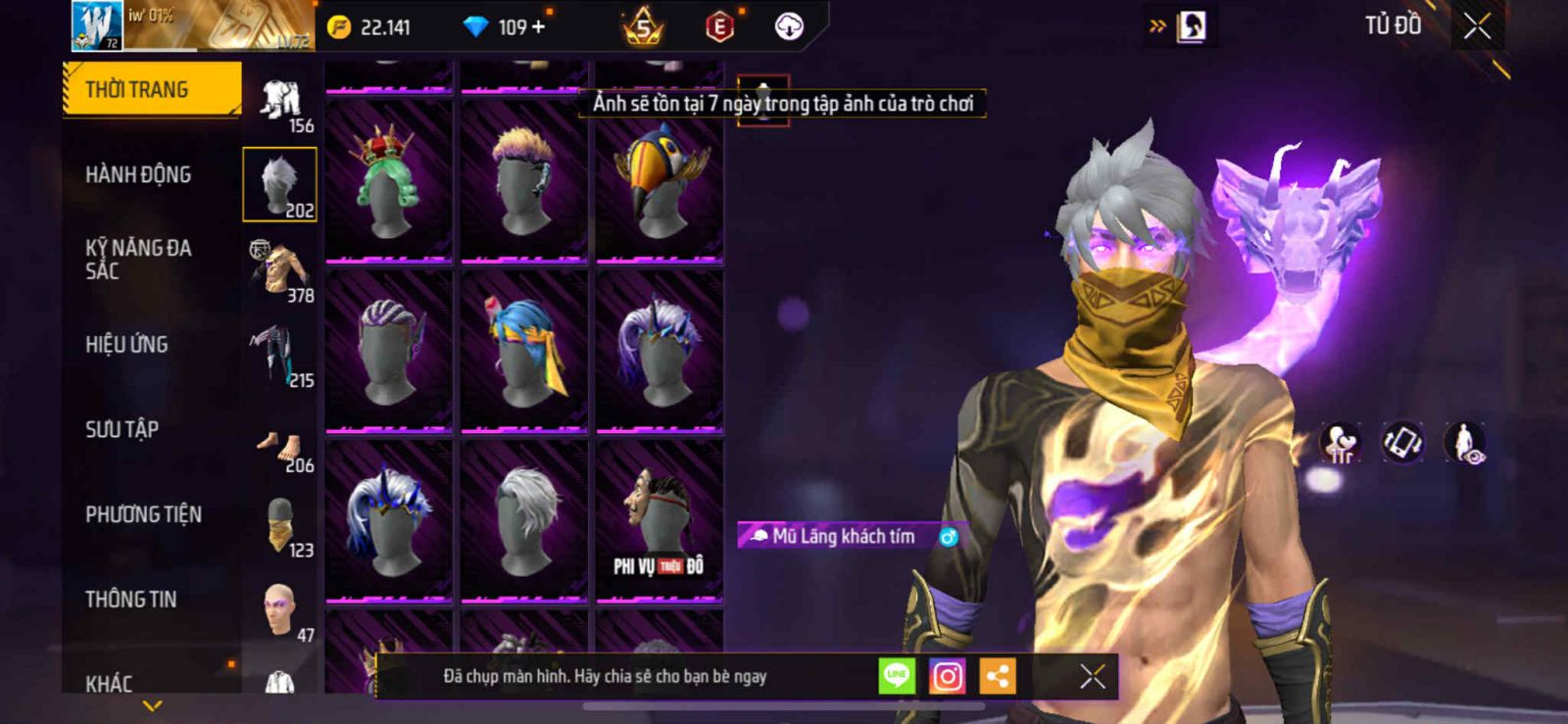Show the THÔNG TIN tab
The width and height of the screenshot is (1568, 724).
(130, 600)
